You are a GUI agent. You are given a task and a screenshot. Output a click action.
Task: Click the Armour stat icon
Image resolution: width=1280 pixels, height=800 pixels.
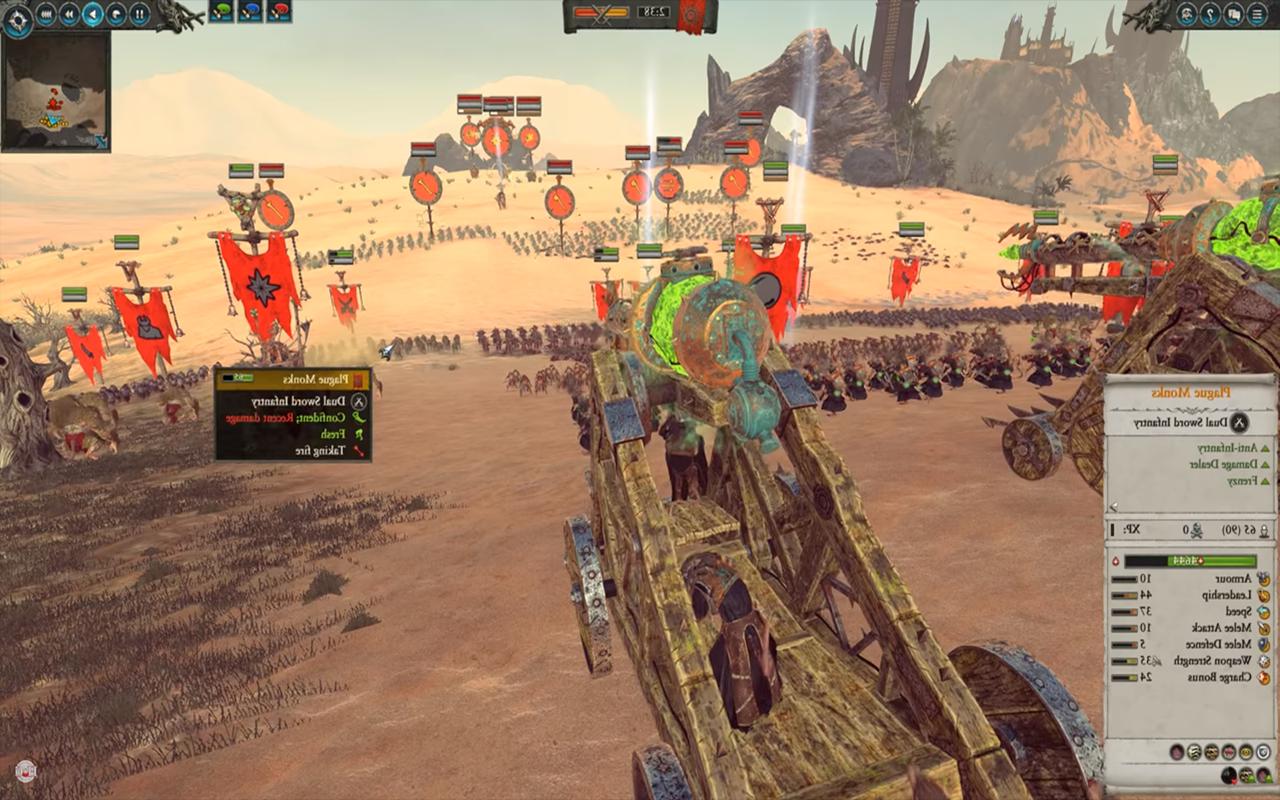(x=1264, y=579)
